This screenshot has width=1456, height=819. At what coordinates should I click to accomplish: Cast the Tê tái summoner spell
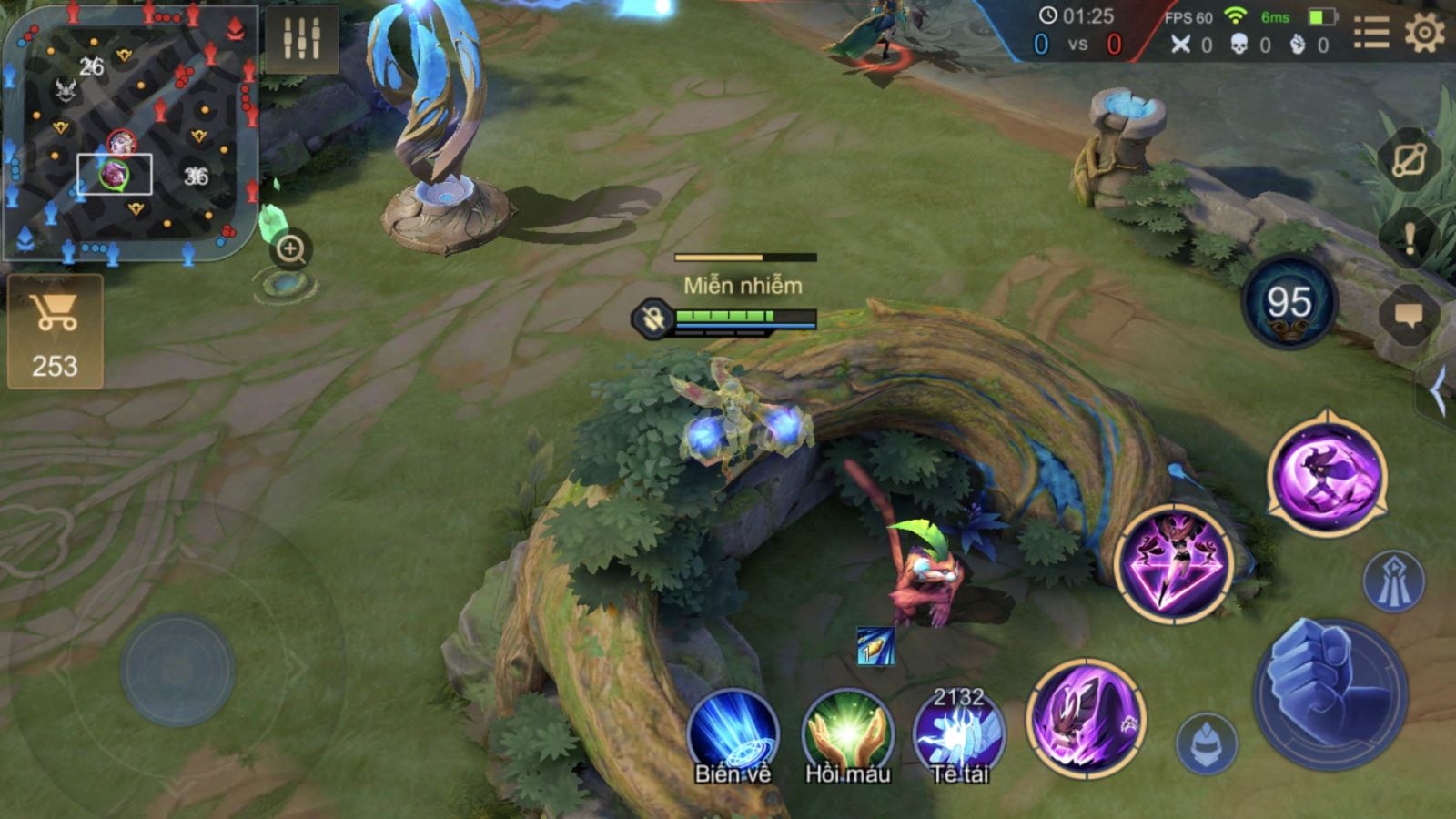click(958, 735)
